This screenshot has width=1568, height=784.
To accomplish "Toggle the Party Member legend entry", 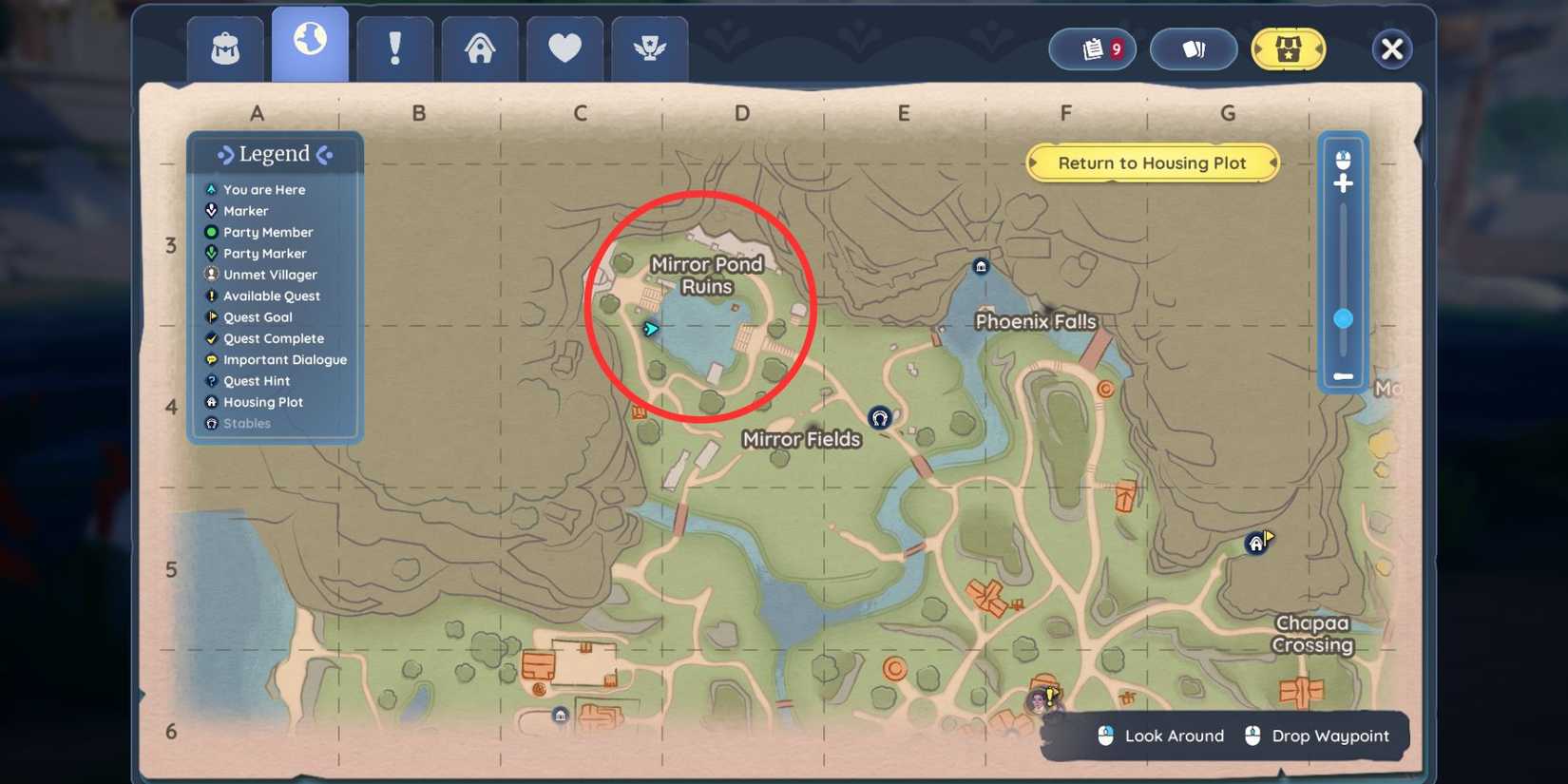I will [x=268, y=232].
